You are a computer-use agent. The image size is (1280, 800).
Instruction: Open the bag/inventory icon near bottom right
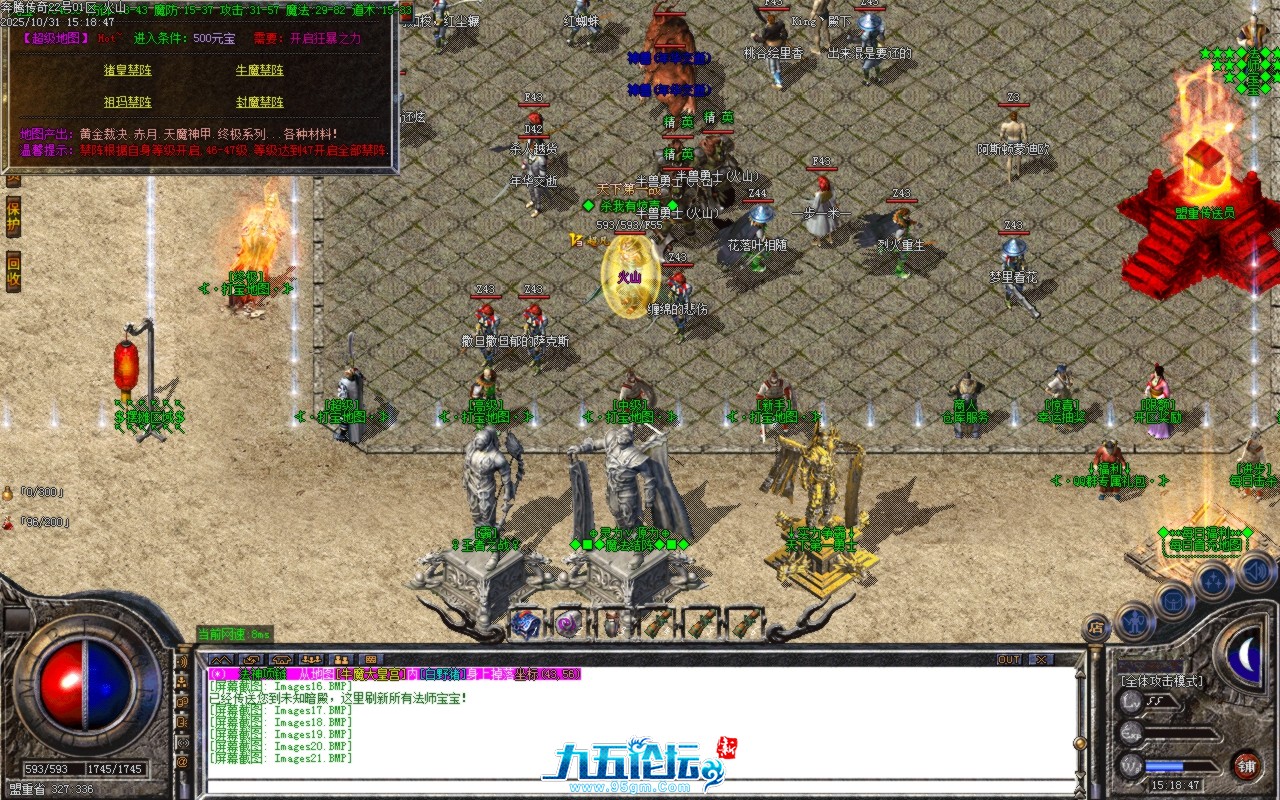1173,601
